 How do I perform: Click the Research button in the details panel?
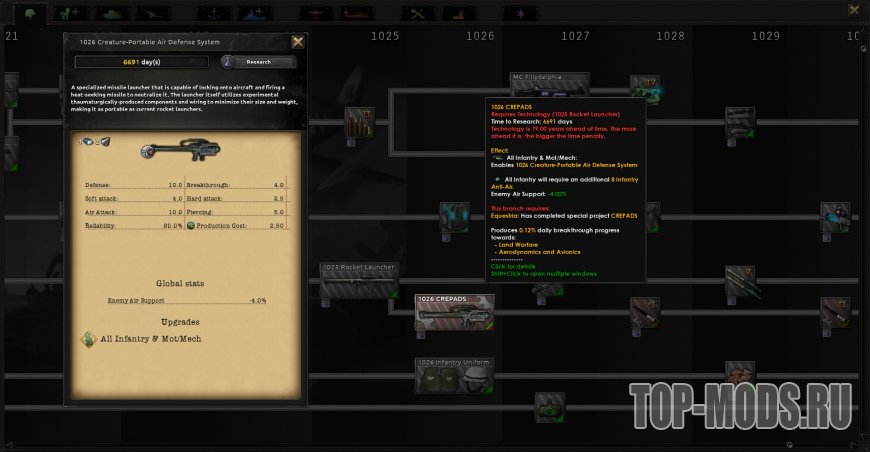click(259, 62)
